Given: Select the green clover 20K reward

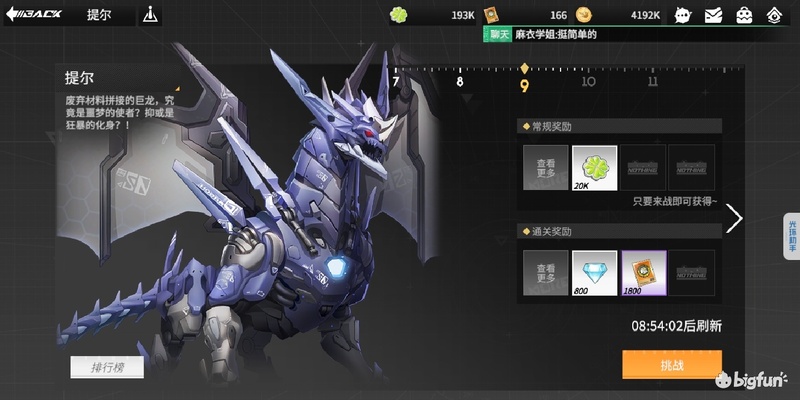Looking at the screenshot, I should click(x=594, y=167).
